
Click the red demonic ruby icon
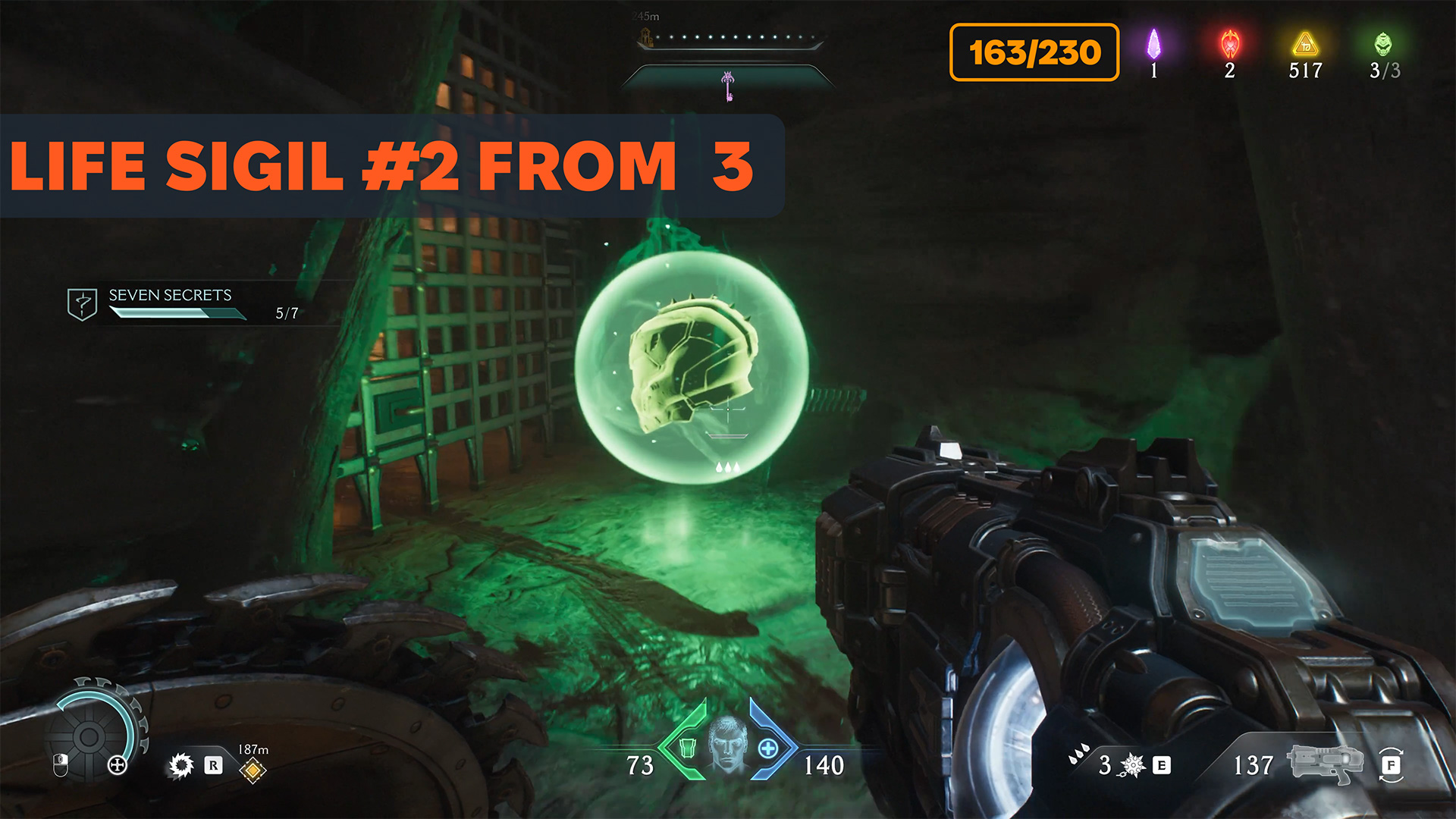[x=1229, y=44]
